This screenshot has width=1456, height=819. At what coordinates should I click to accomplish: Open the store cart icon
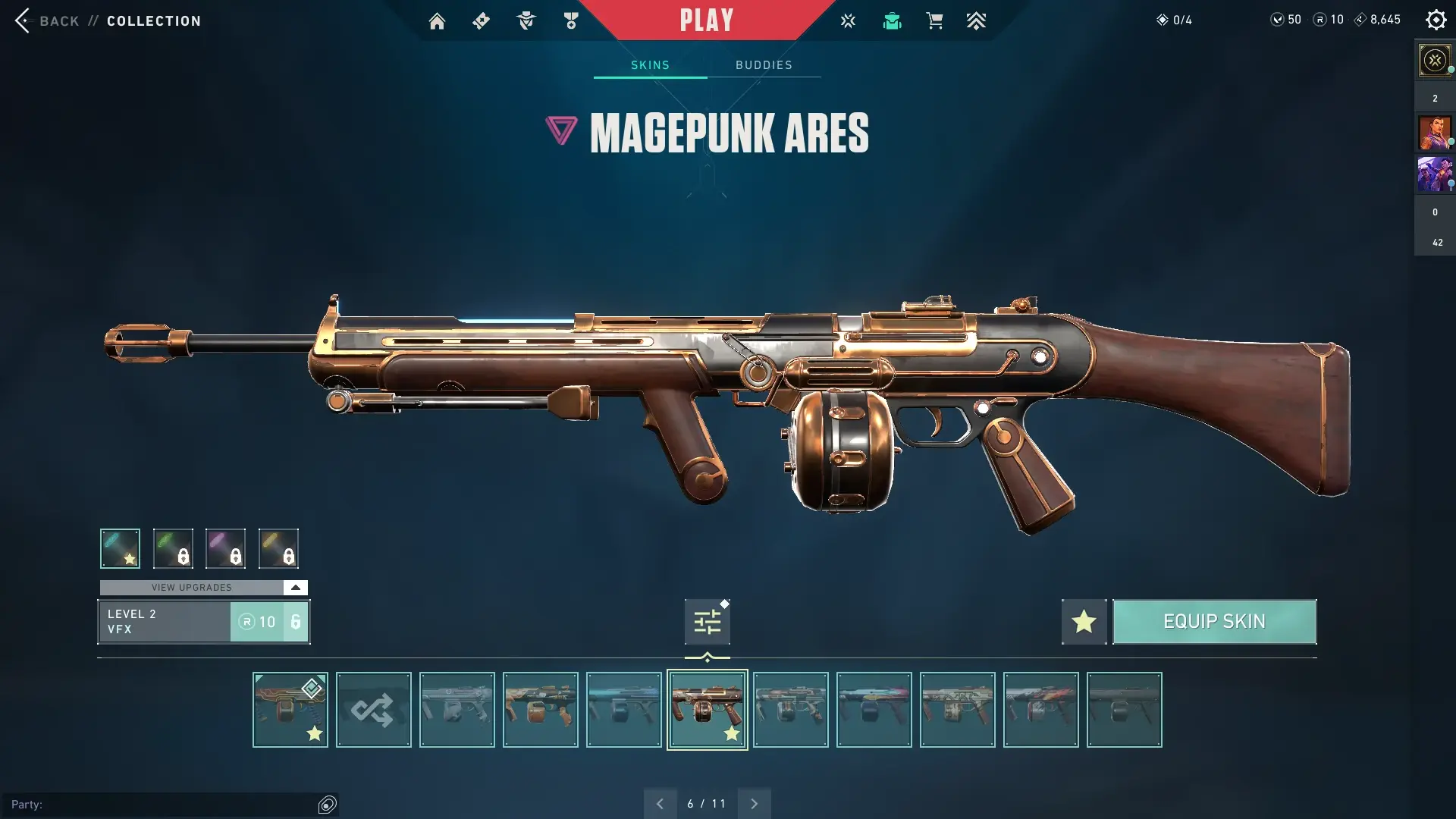[934, 21]
